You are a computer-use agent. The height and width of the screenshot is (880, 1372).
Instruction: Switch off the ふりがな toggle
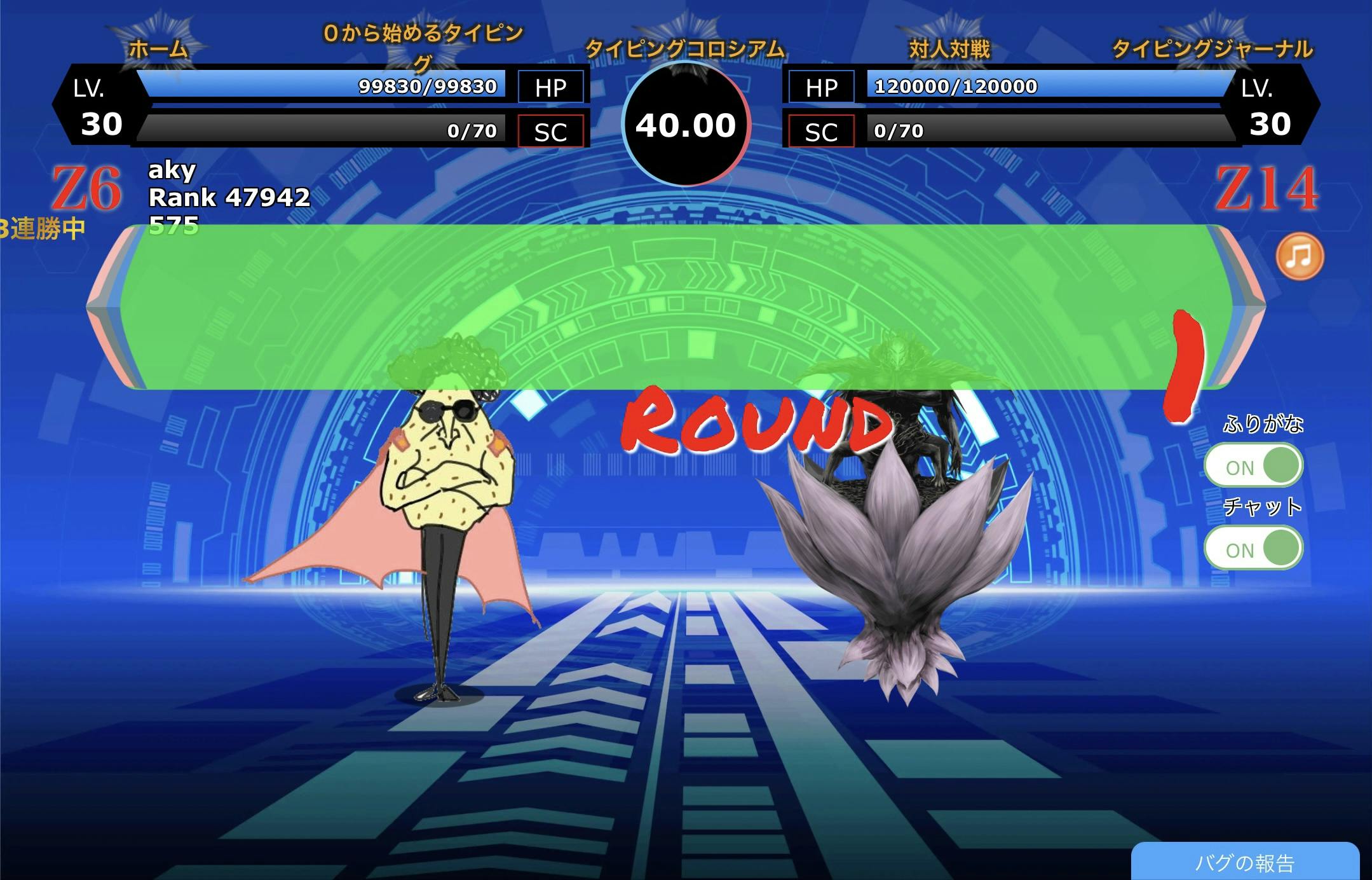1253,465
